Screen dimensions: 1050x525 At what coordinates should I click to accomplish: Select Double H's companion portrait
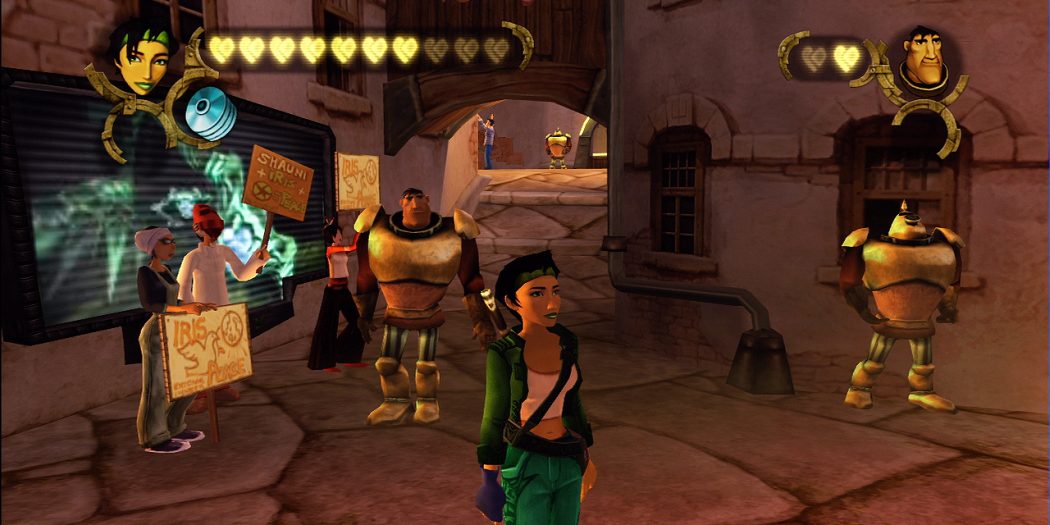[925, 62]
